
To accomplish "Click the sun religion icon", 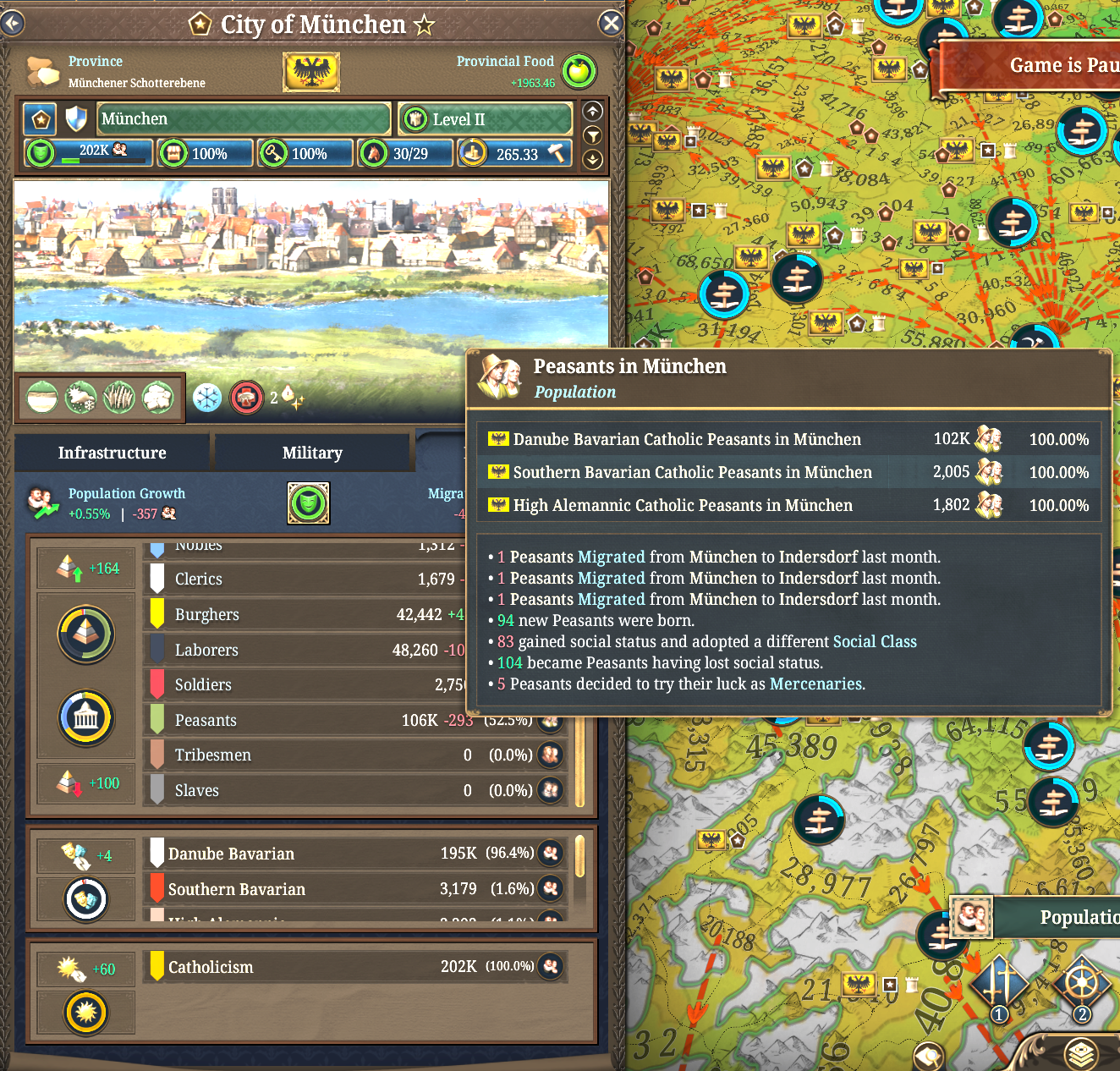I will pos(85,1013).
